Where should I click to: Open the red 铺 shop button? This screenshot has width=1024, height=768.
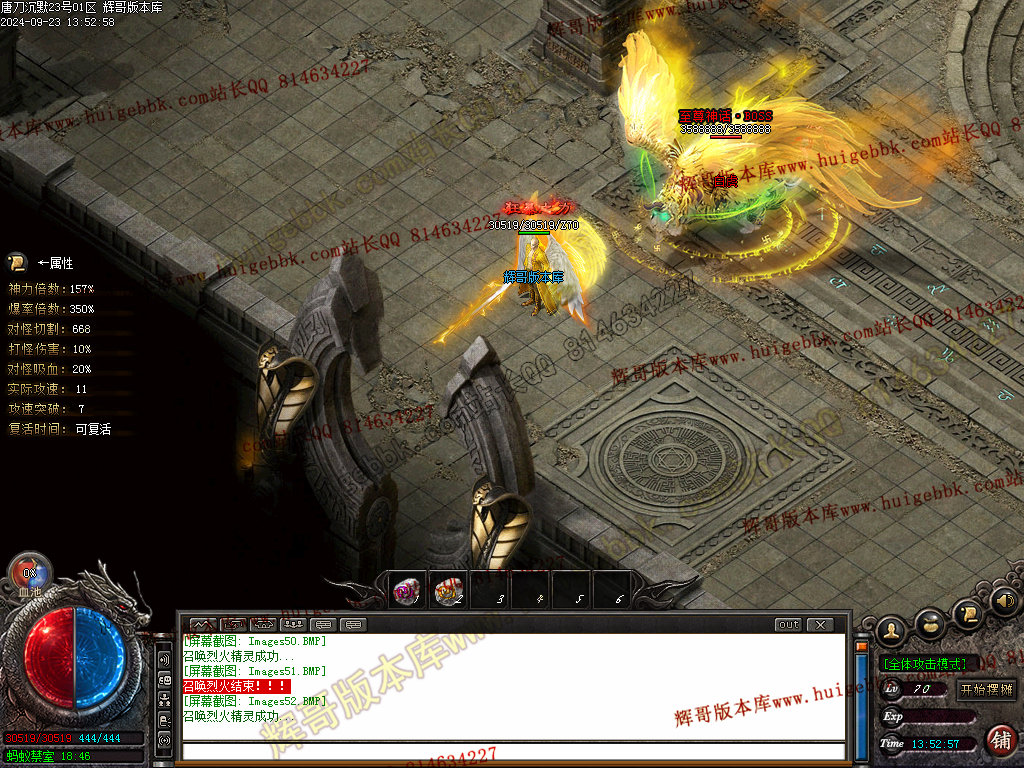(1000, 740)
